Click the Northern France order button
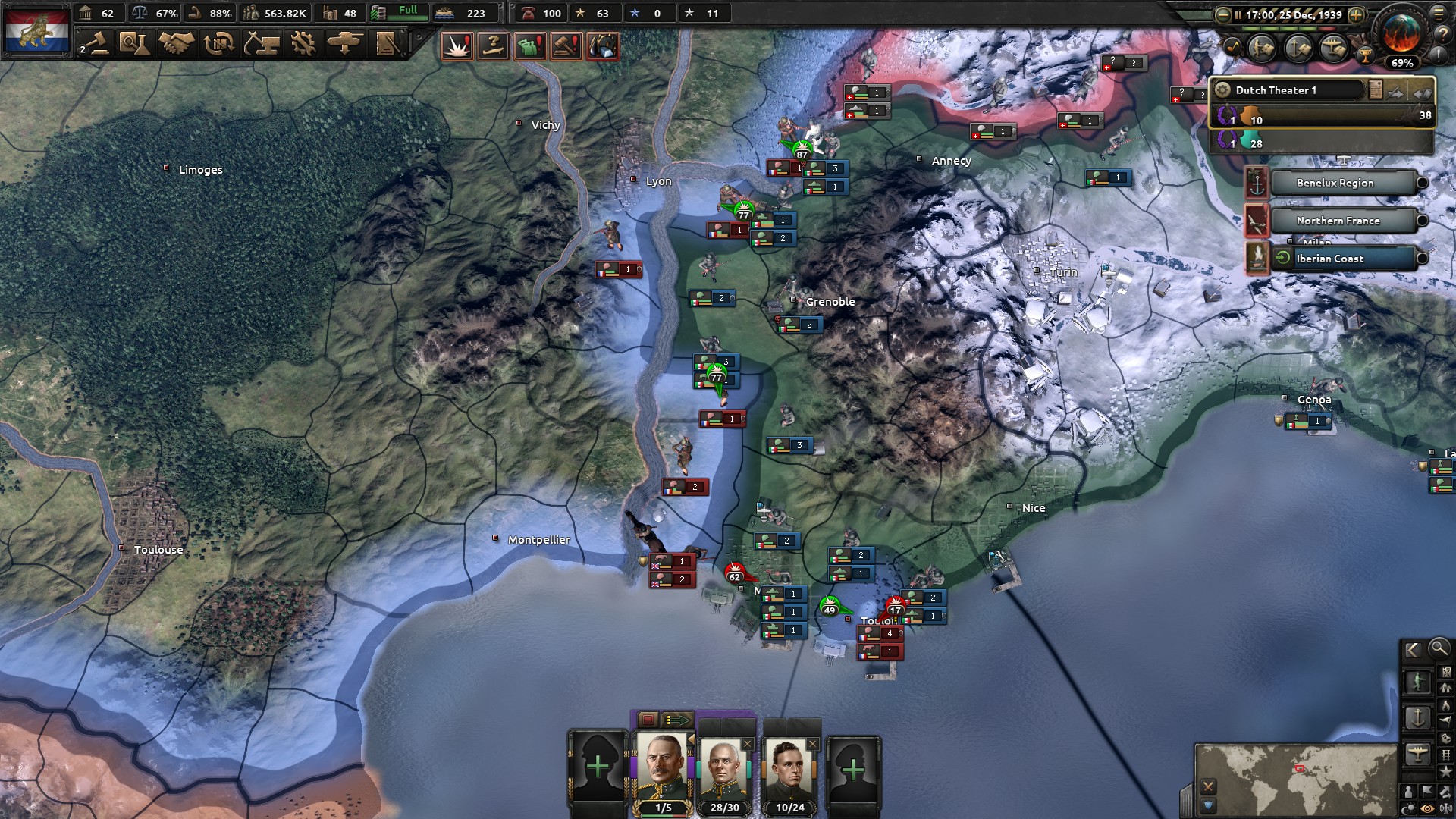Viewport: 1456px width, 819px height. 1338,221
